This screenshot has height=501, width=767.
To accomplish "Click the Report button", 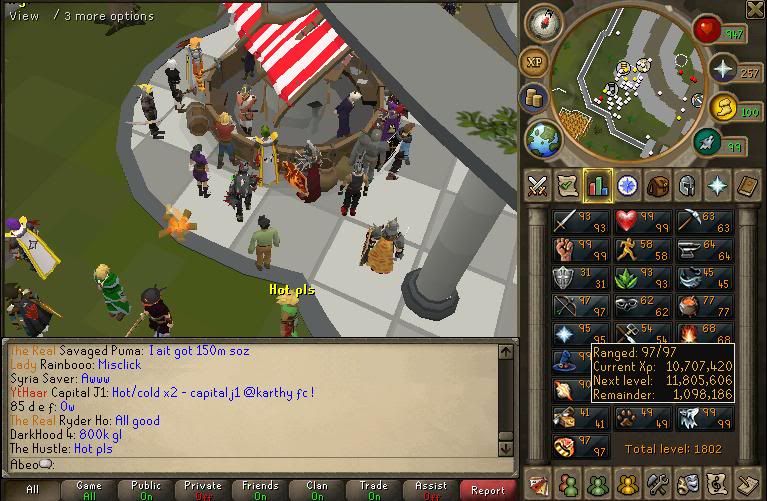I will [x=488, y=490].
